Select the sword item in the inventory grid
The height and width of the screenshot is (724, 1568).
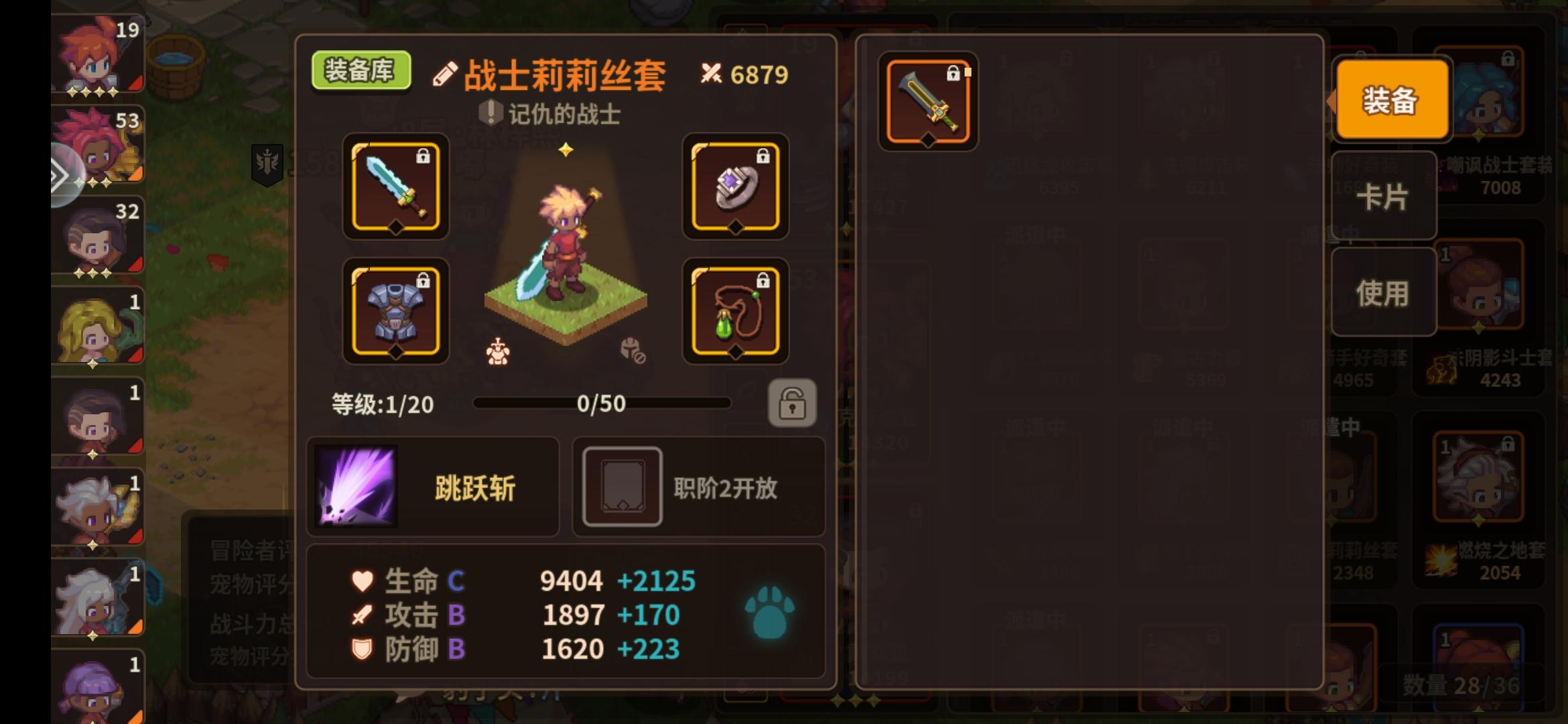coord(929,101)
